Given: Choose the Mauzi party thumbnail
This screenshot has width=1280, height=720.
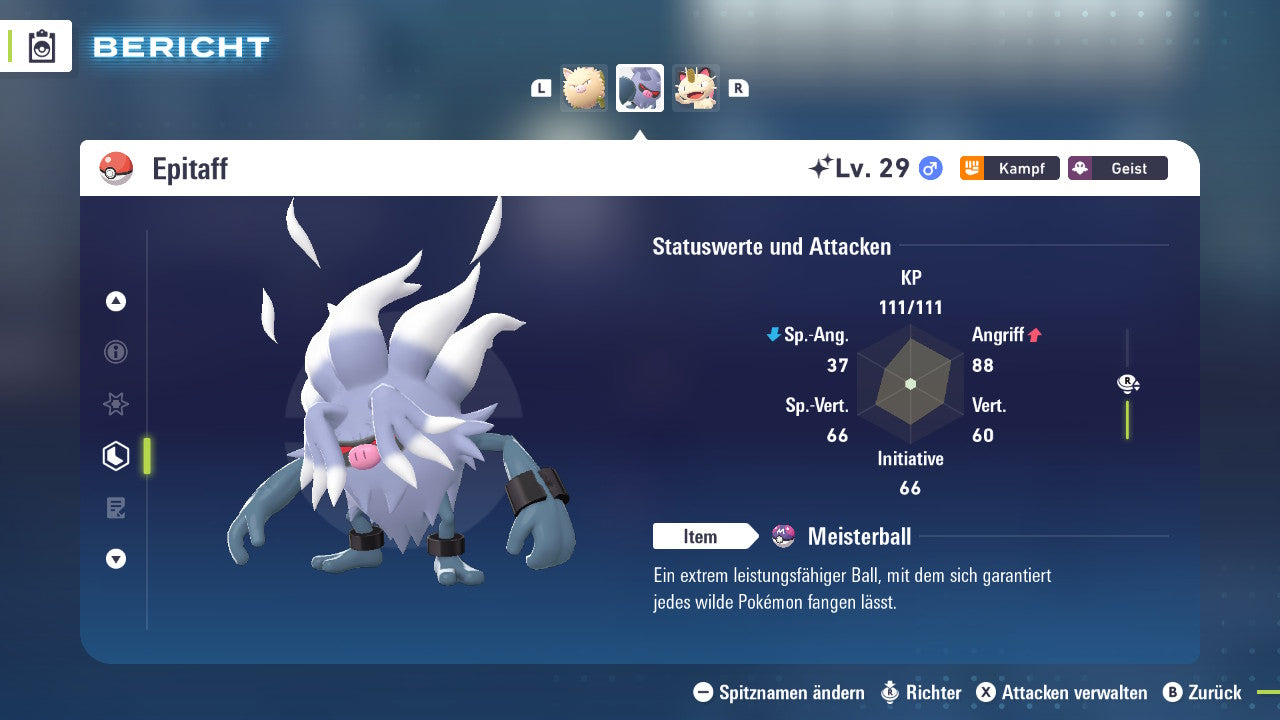Looking at the screenshot, I should [696, 88].
